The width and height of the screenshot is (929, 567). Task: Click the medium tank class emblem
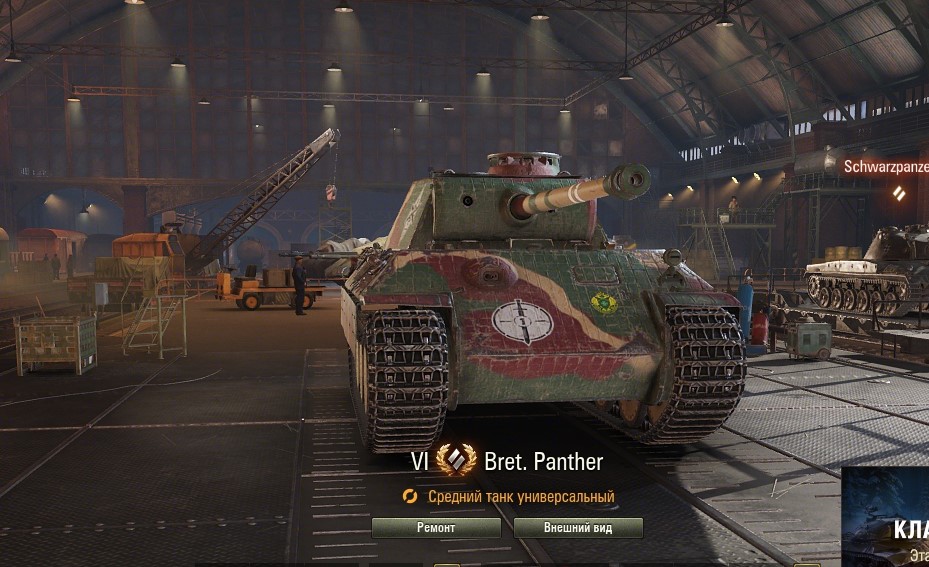[x=456, y=461]
